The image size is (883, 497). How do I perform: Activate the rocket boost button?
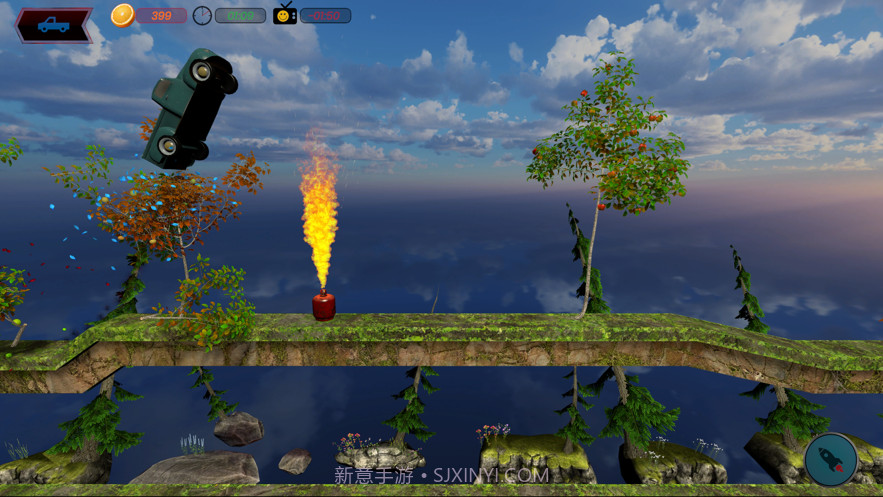[830, 459]
